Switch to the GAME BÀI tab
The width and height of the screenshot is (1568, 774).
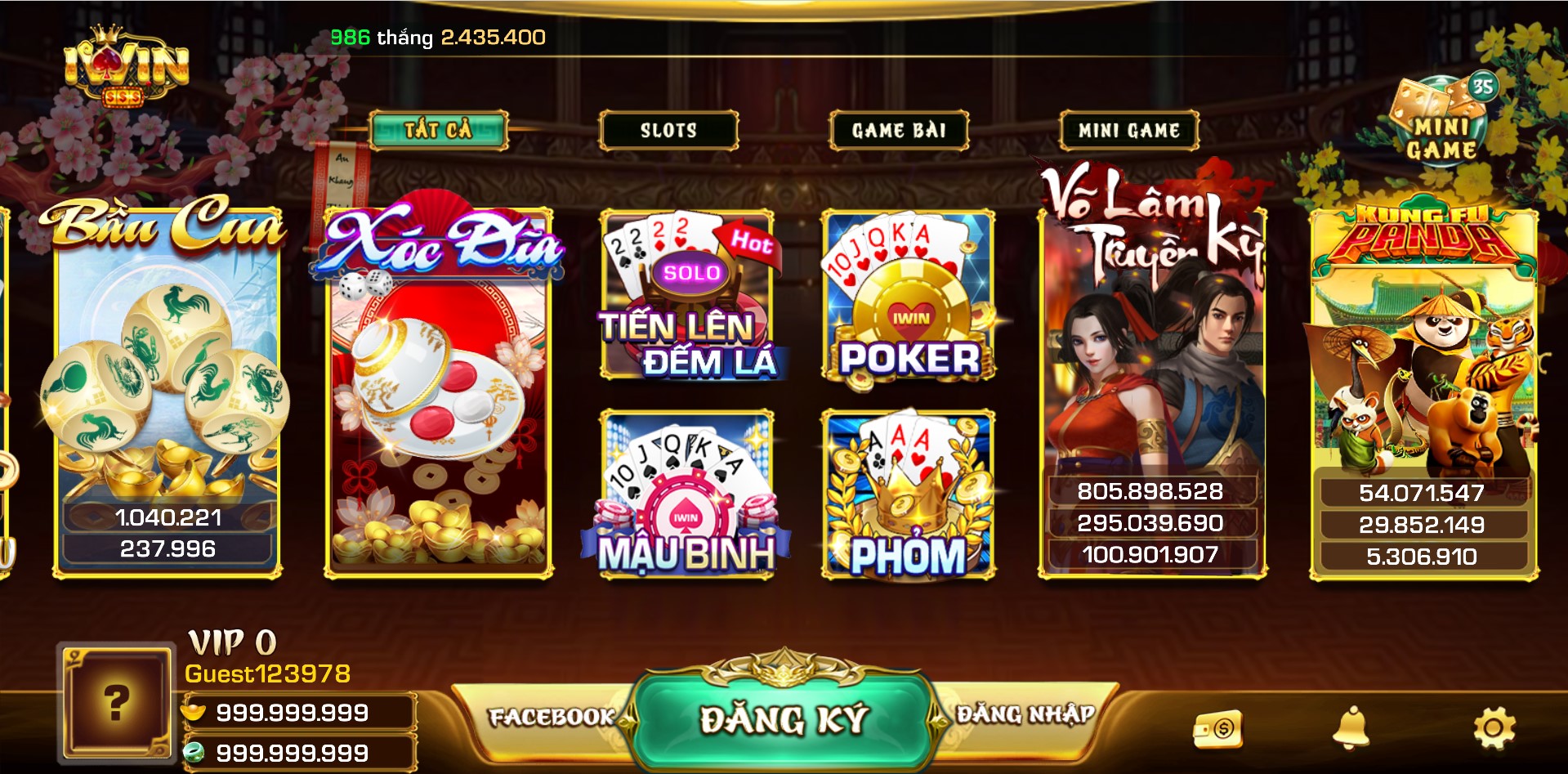click(x=899, y=129)
